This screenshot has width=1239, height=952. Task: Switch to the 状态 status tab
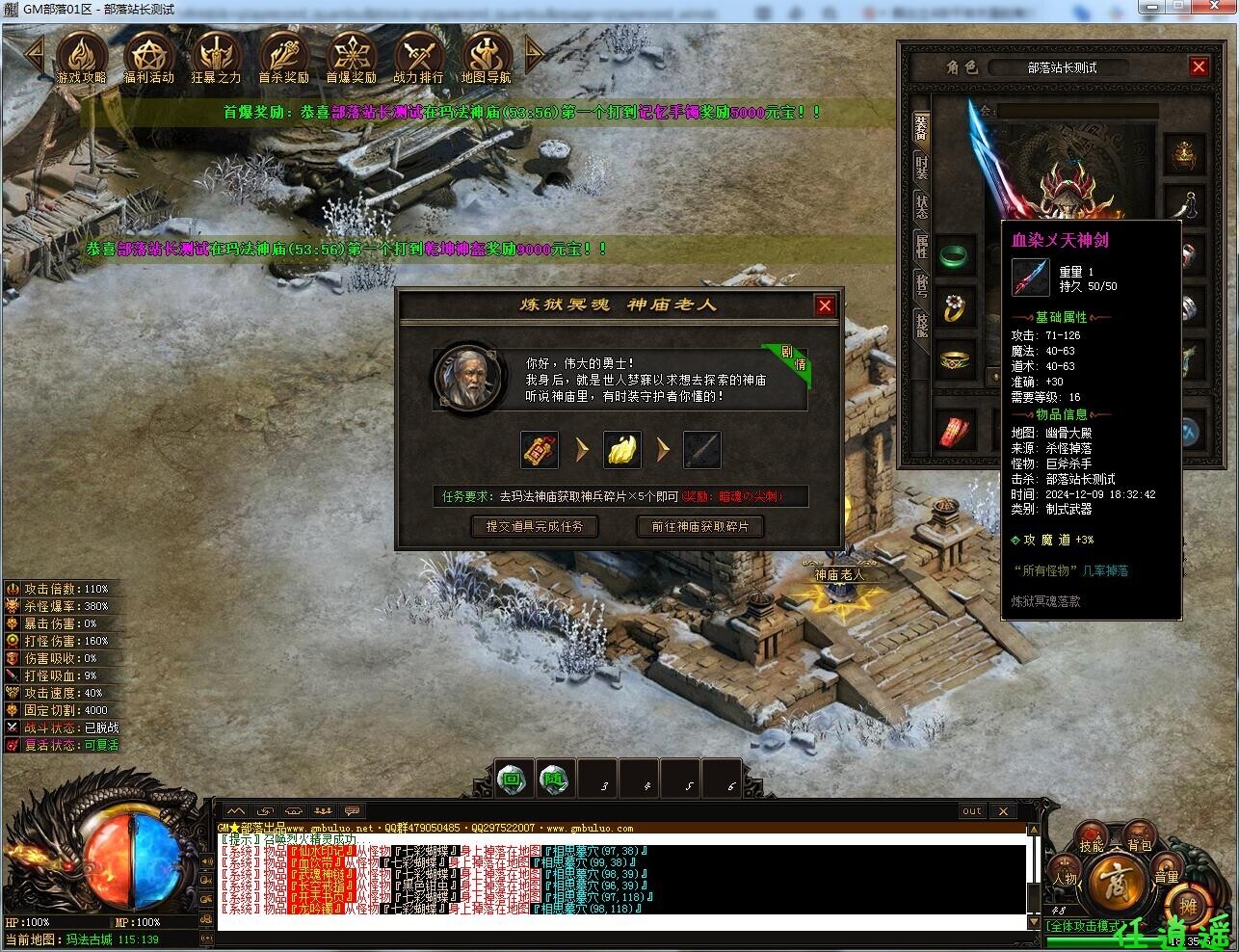point(921,208)
